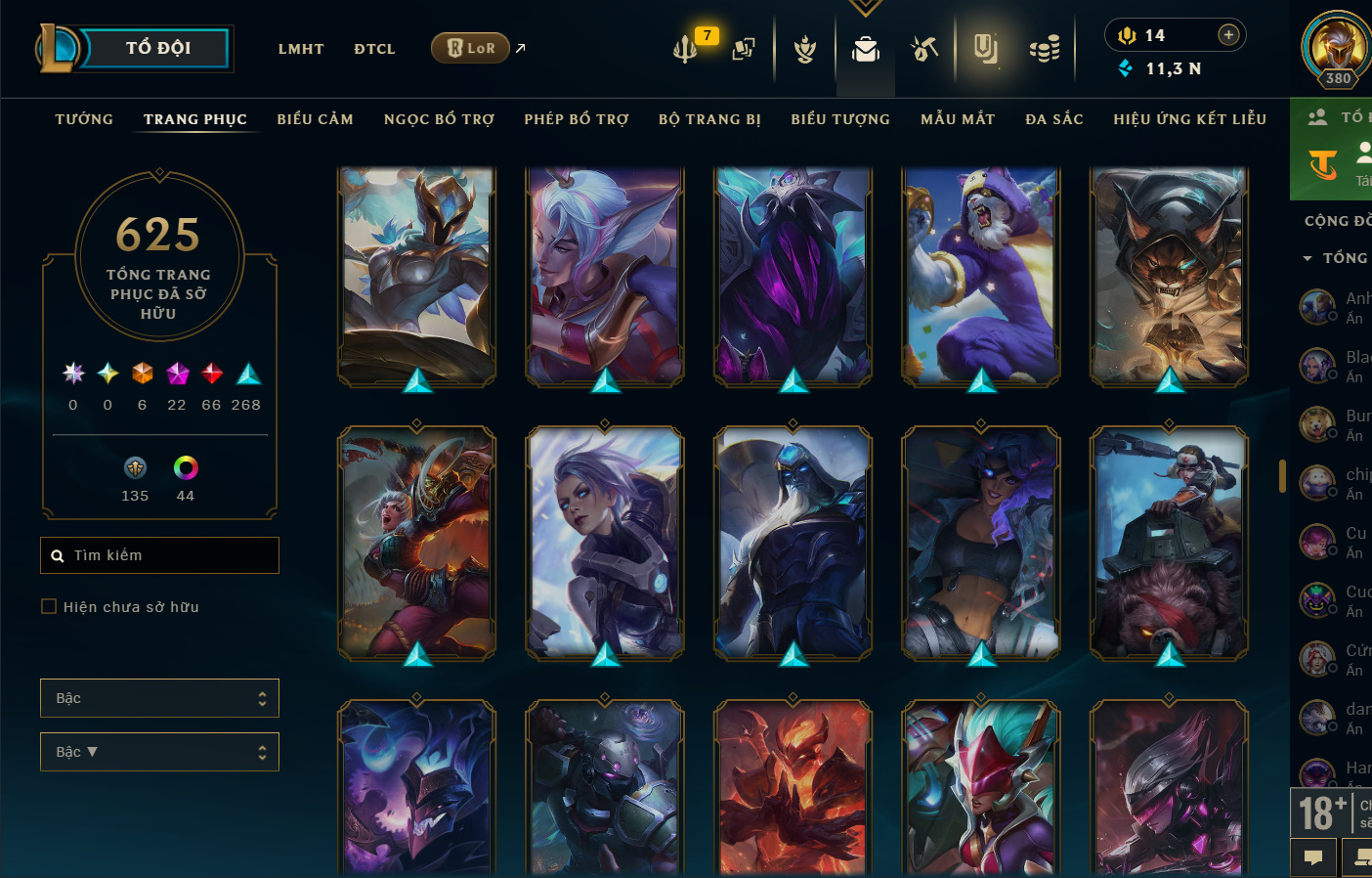Switch to the ĐTCL game mode
1372x878 pixels.
(x=374, y=49)
